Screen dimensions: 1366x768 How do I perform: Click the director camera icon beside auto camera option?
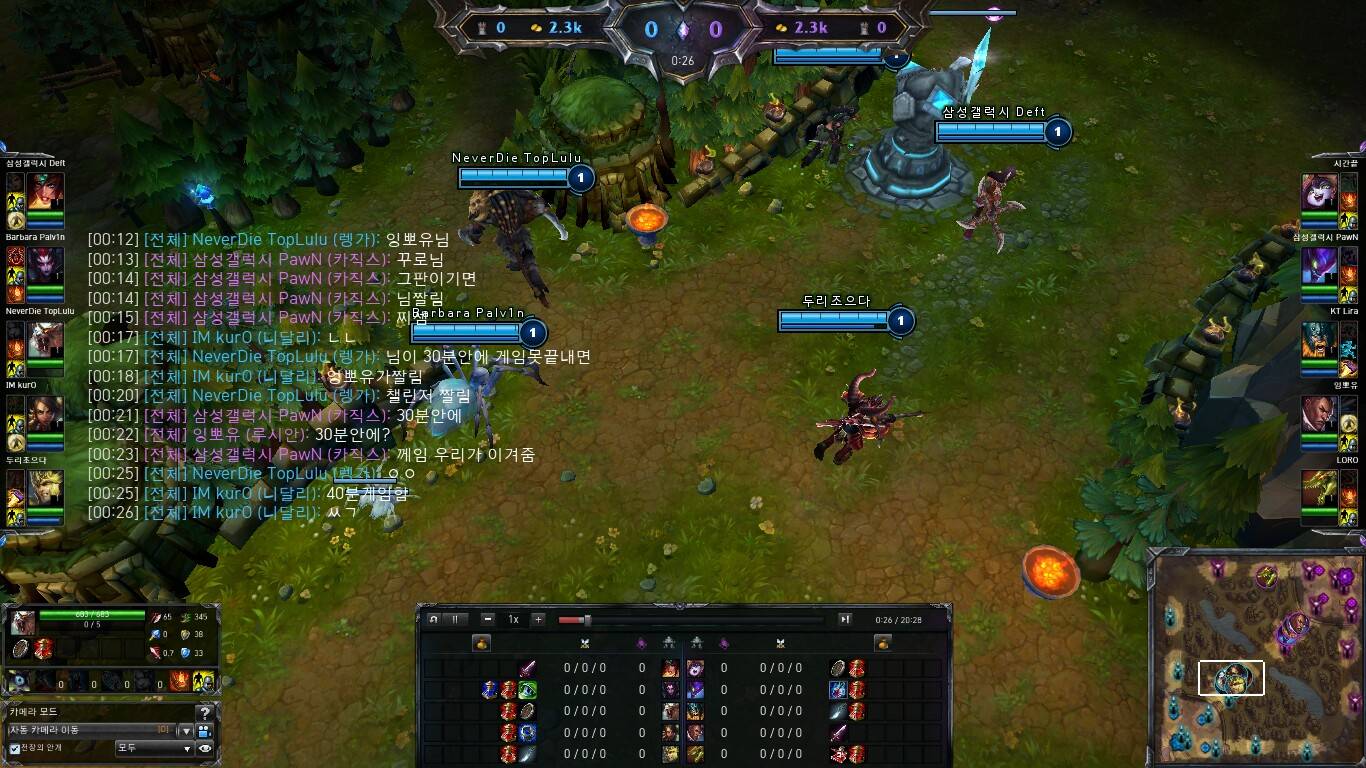click(x=203, y=731)
